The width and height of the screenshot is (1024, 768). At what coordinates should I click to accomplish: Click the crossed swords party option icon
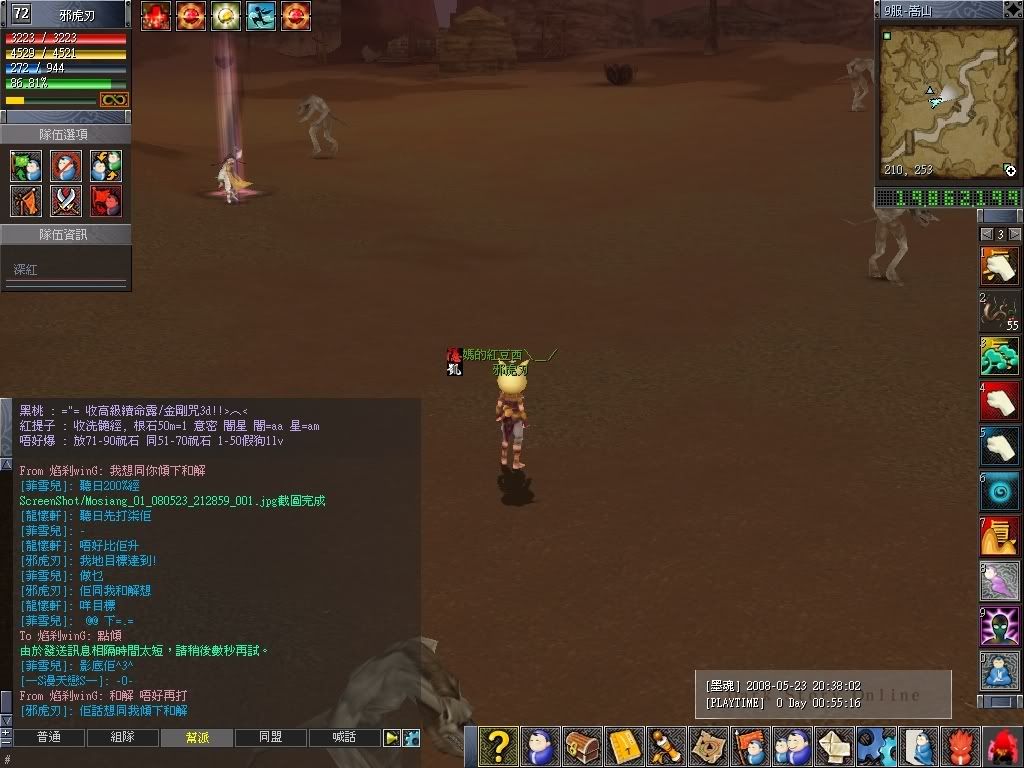click(x=66, y=201)
